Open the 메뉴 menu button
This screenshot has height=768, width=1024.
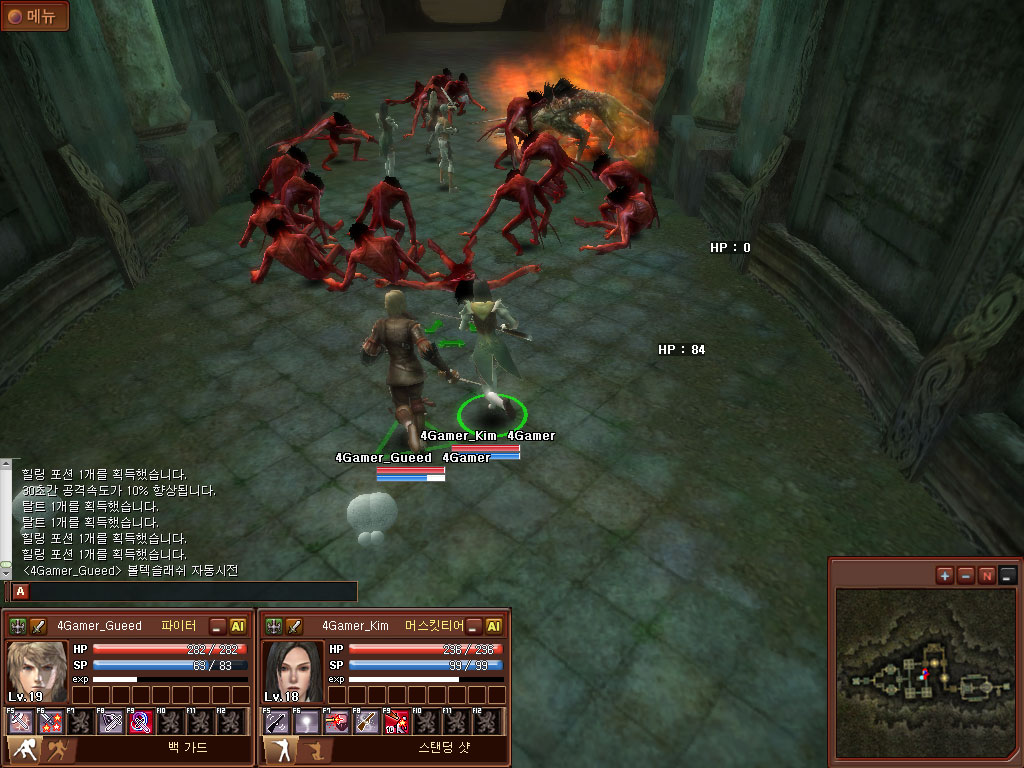coord(34,15)
